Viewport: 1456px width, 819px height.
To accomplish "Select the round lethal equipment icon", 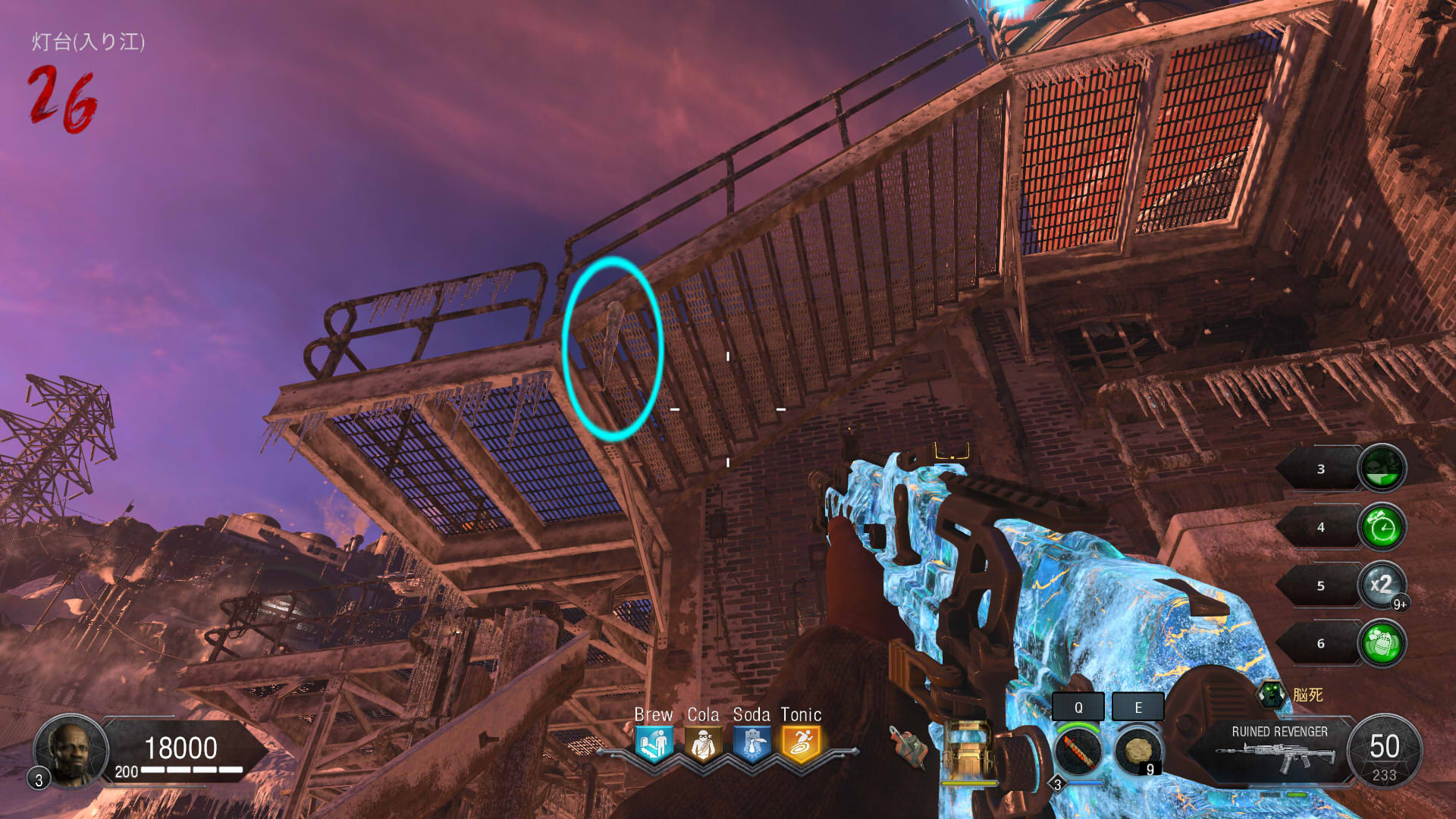I will click(x=1137, y=751).
